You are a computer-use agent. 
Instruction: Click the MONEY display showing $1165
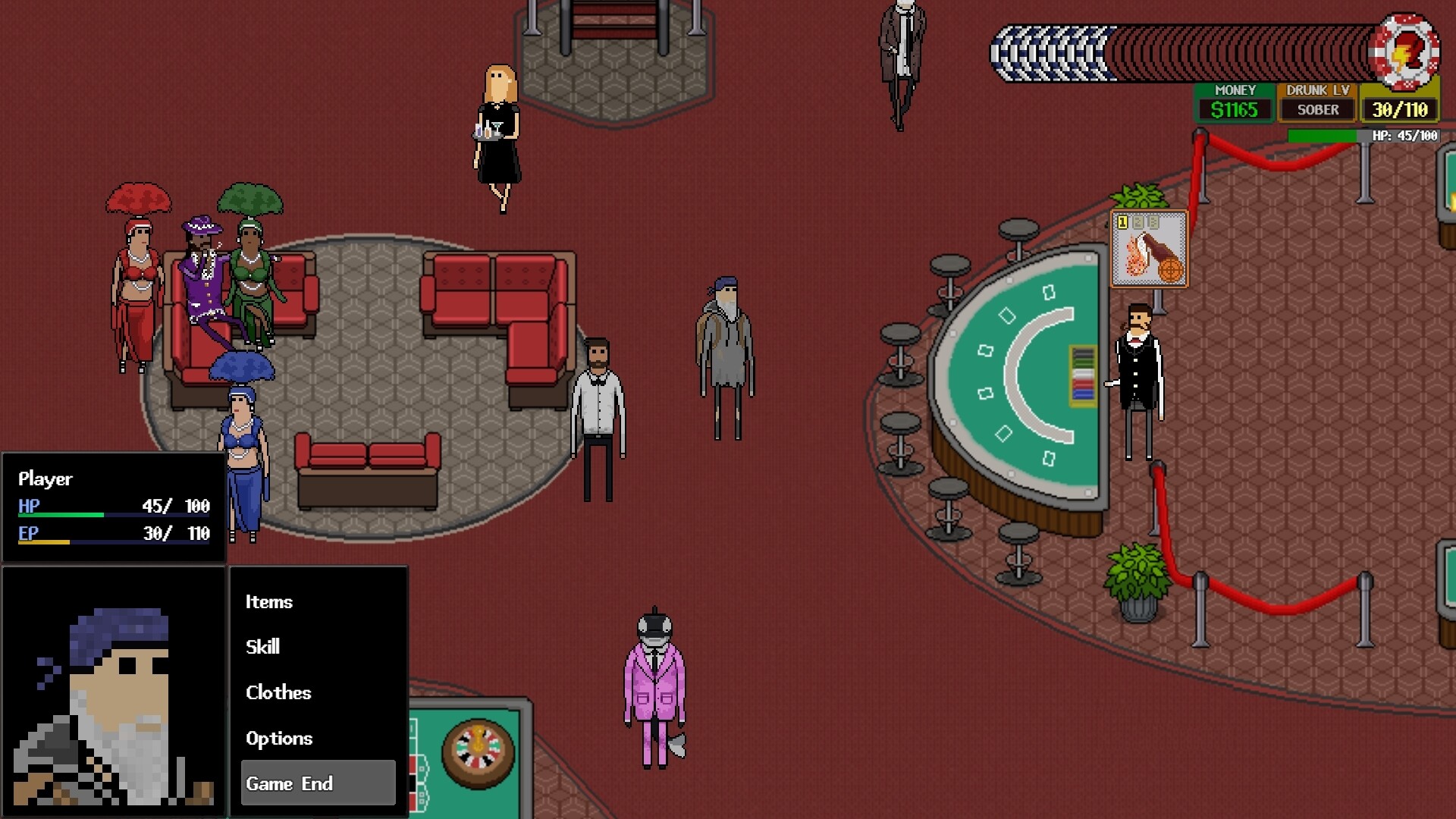(1235, 108)
